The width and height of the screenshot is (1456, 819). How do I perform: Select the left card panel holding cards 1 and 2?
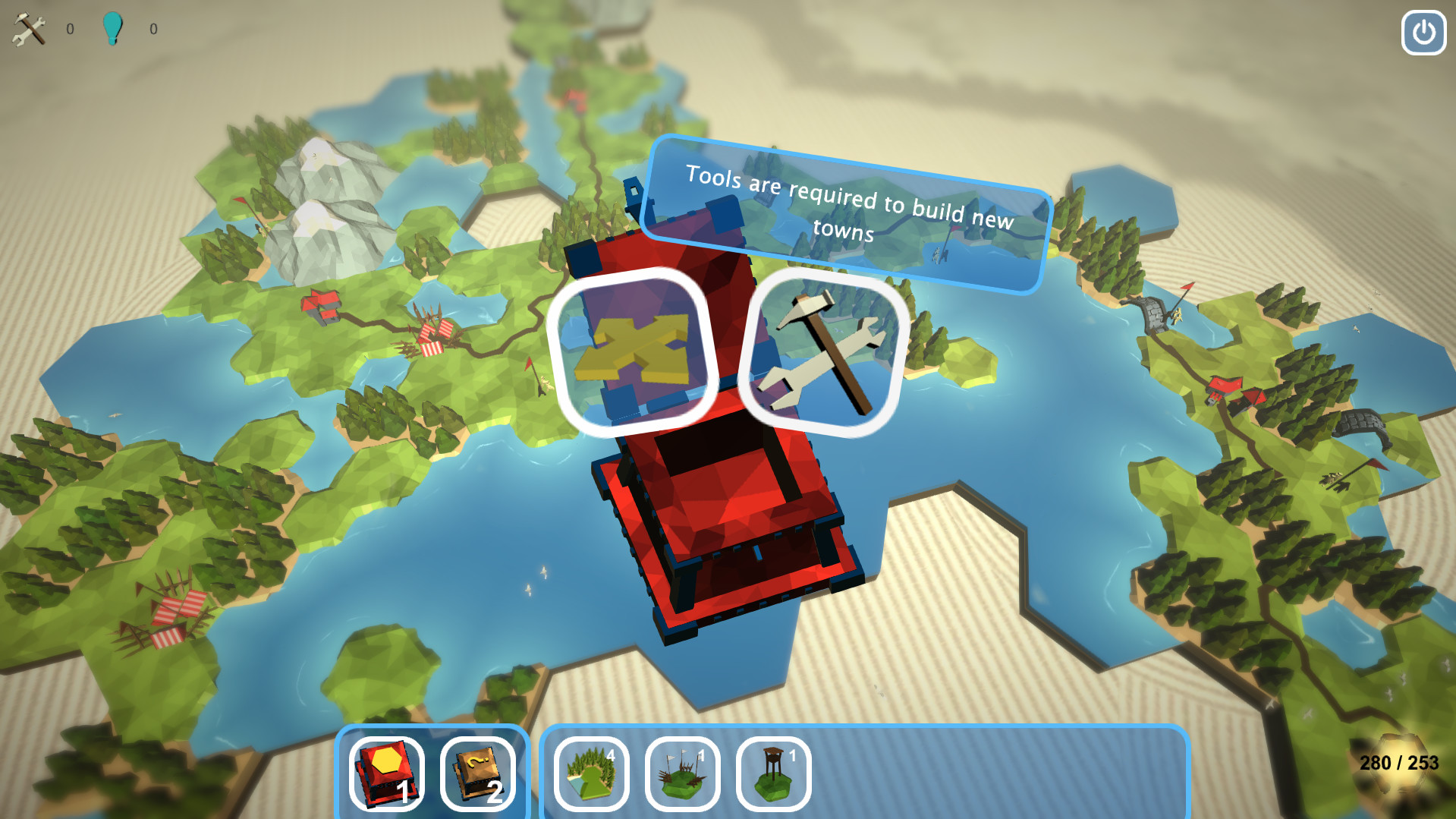pyautogui.click(x=432, y=774)
